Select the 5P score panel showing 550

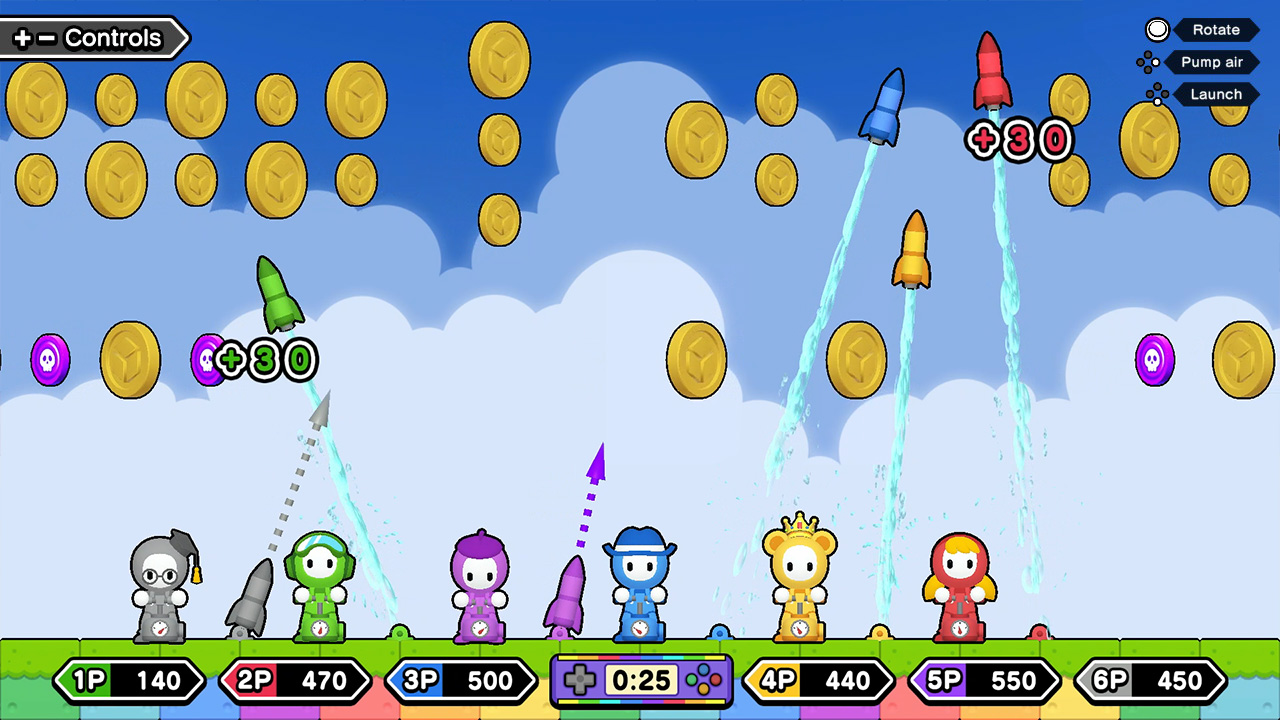(985, 681)
